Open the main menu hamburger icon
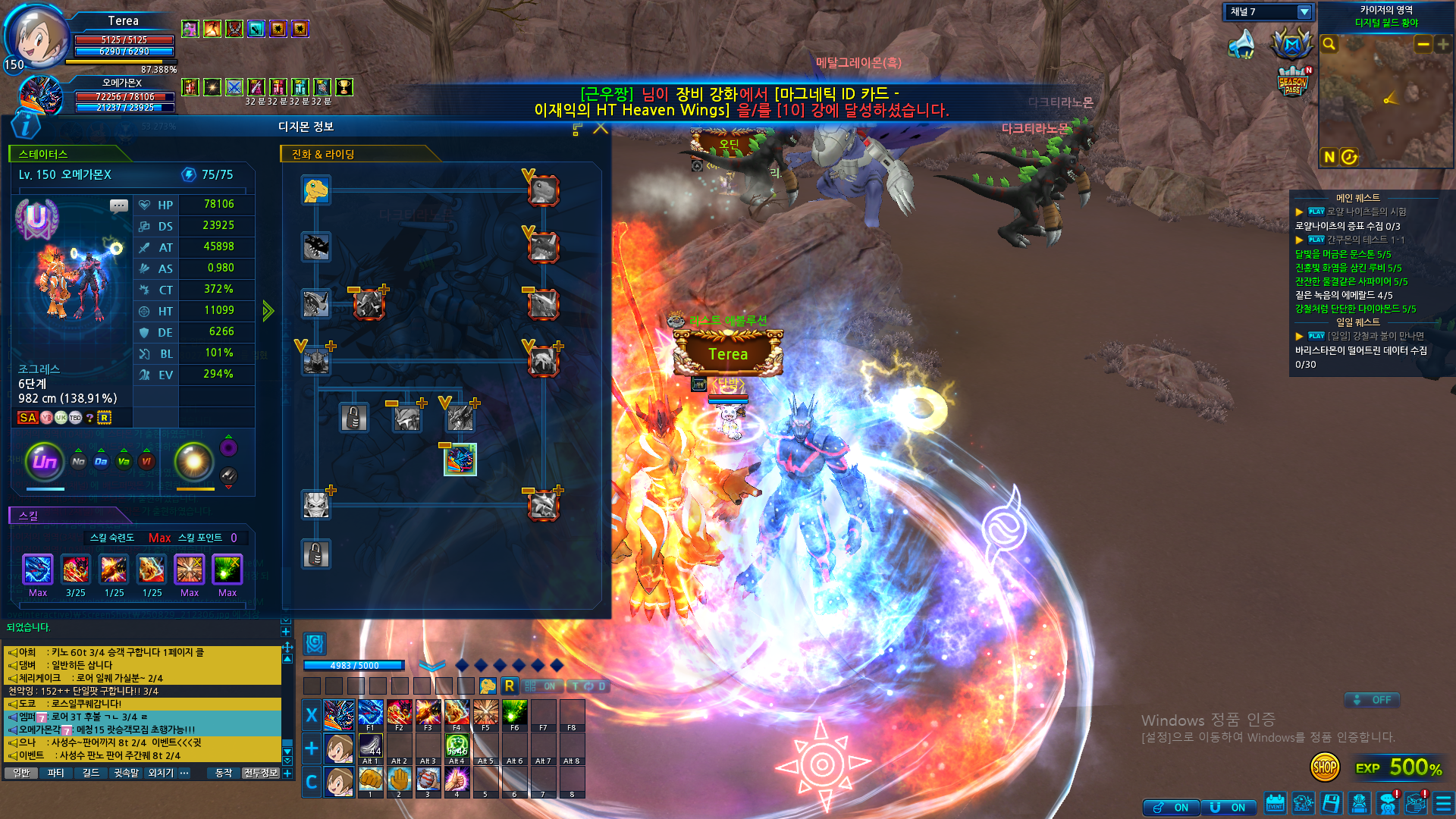Screen dimensions: 1456x819 1443,803
